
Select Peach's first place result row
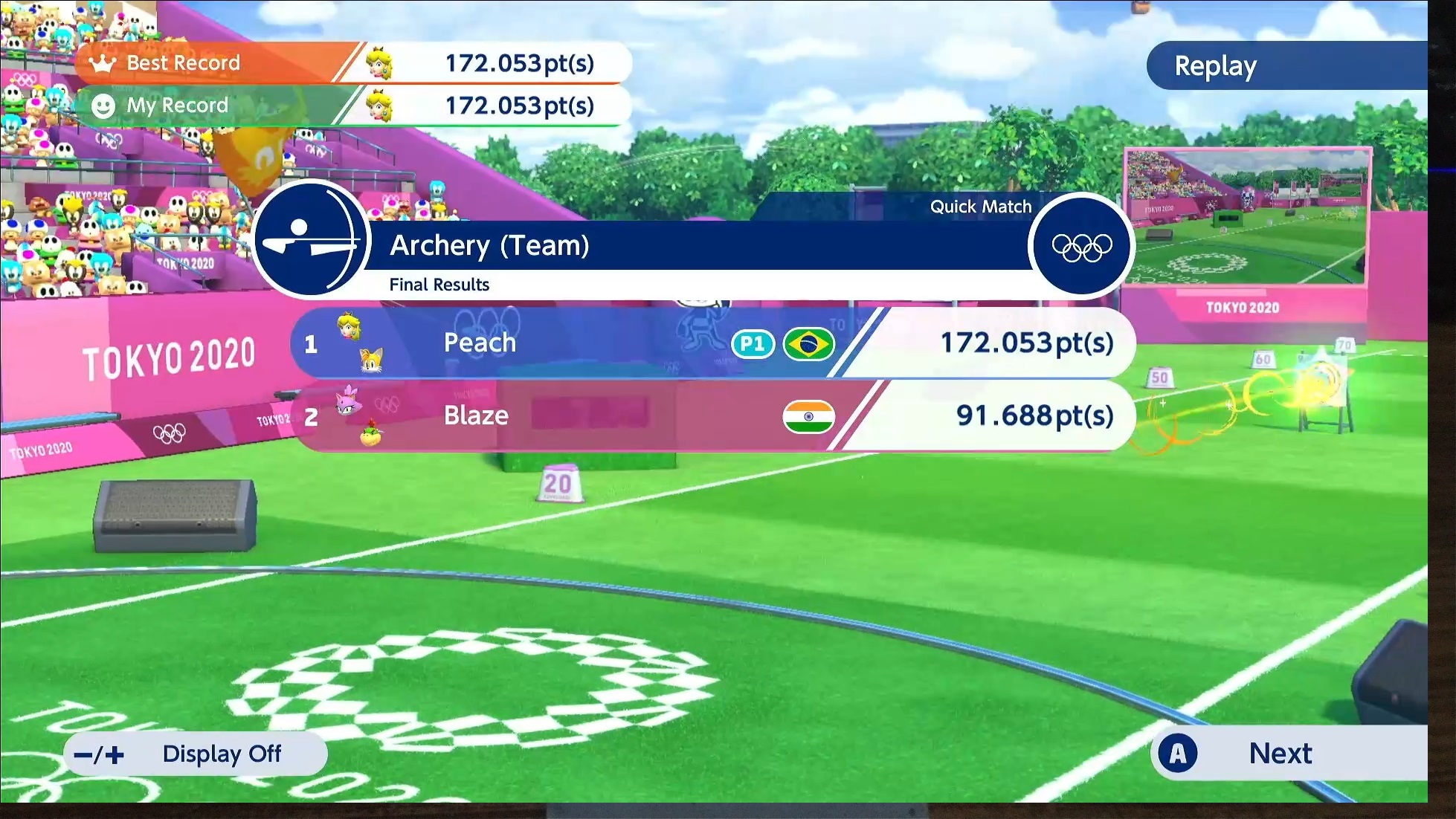point(712,343)
